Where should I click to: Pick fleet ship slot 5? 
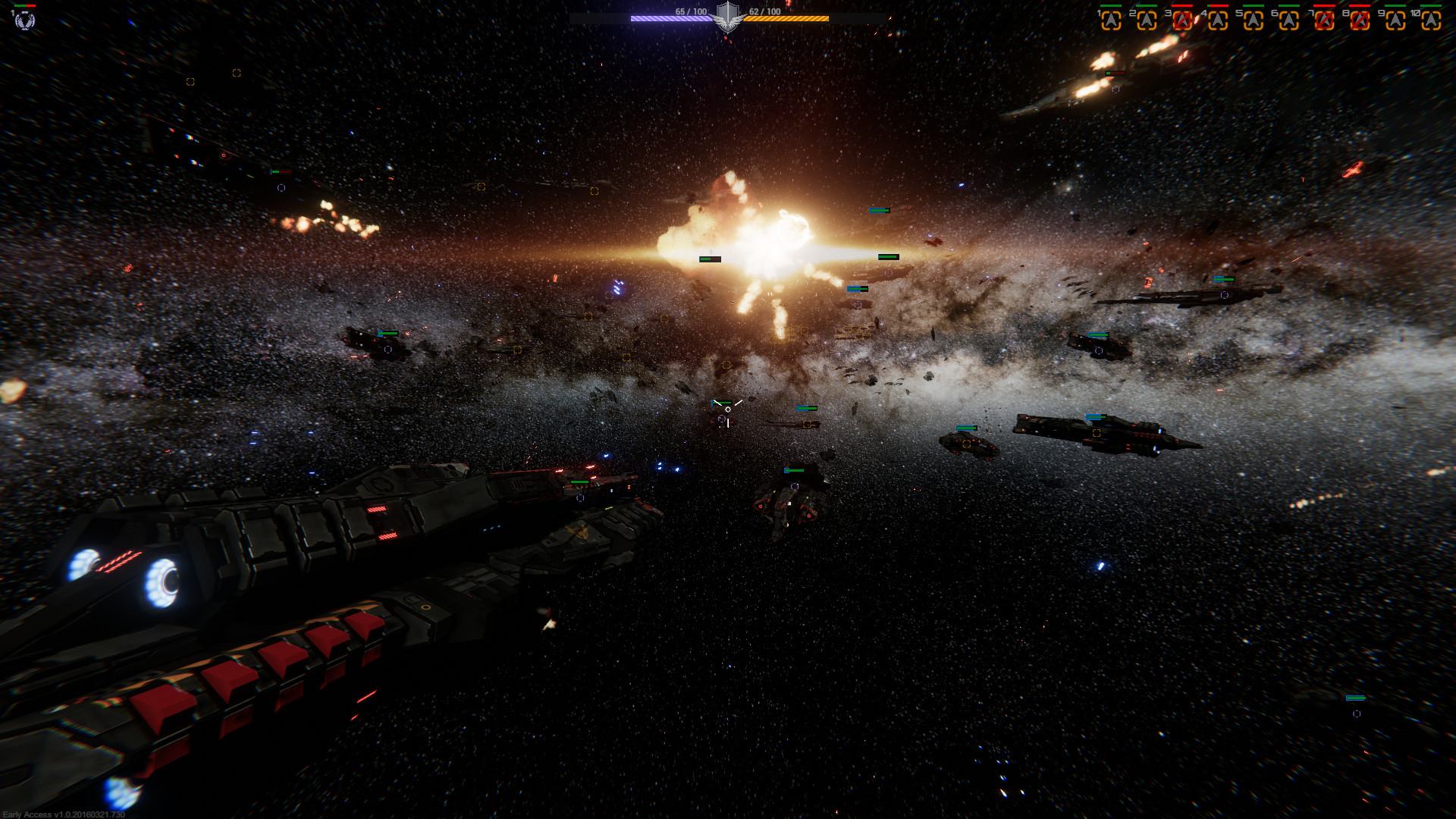click(x=1254, y=21)
